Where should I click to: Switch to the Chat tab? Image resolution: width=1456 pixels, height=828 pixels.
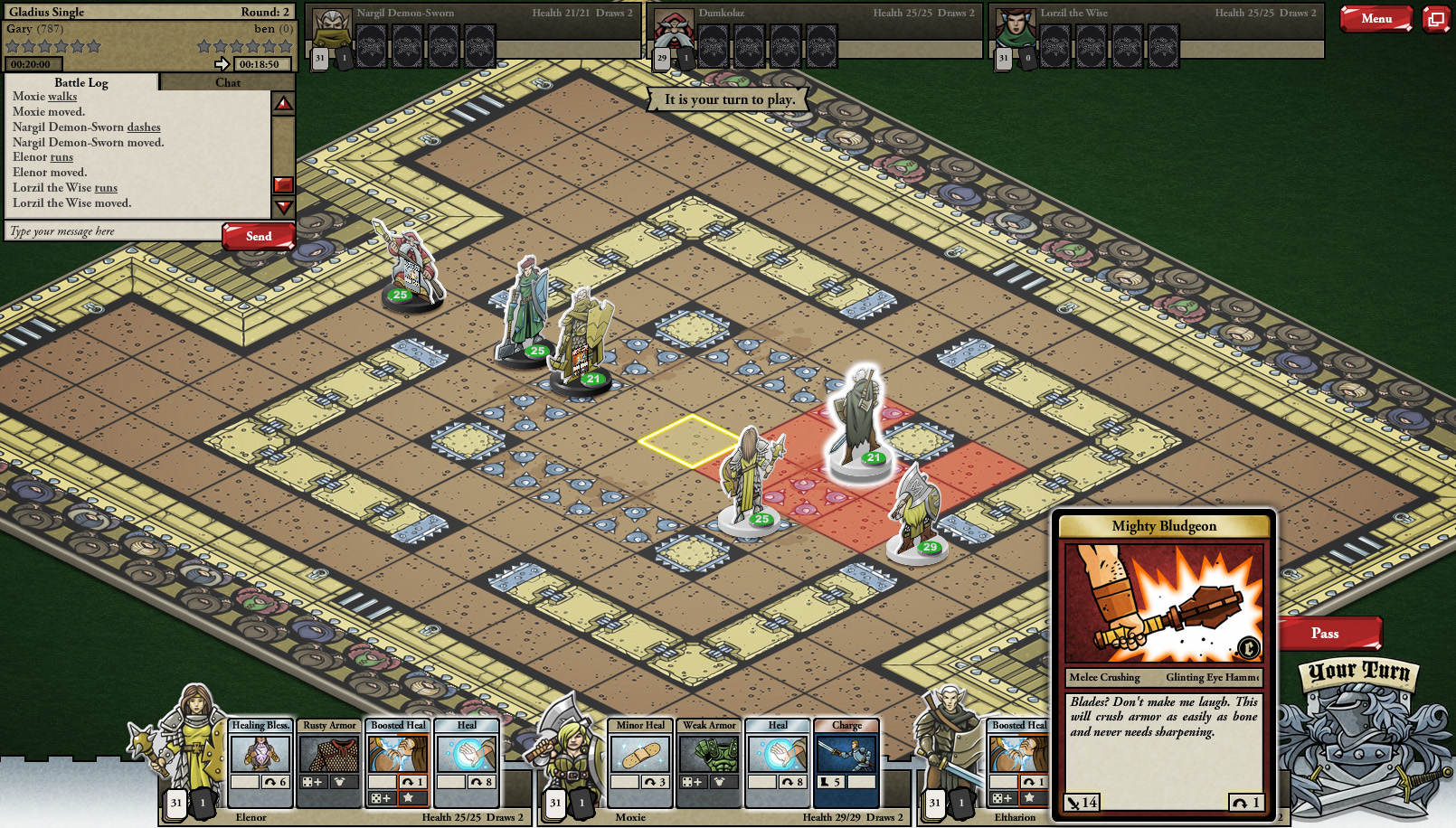coord(228,82)
